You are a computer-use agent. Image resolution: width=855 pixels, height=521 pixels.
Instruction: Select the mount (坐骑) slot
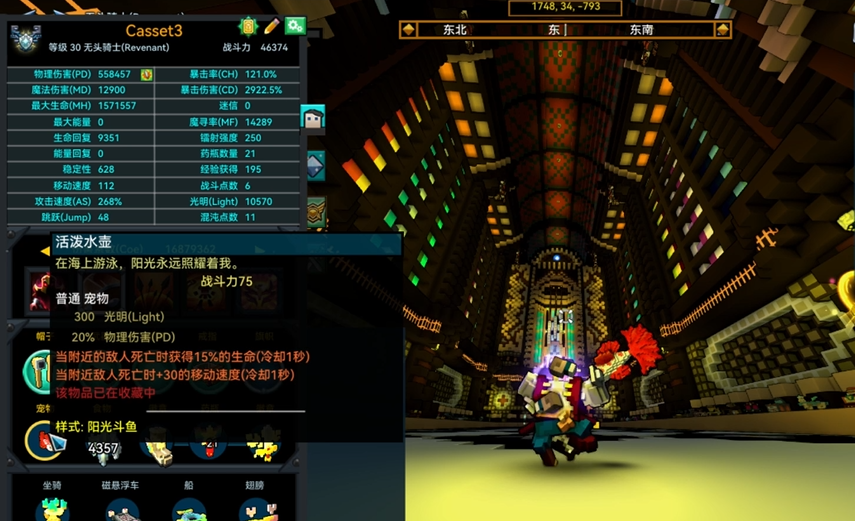pyautogui.click(x=51, y=508)
